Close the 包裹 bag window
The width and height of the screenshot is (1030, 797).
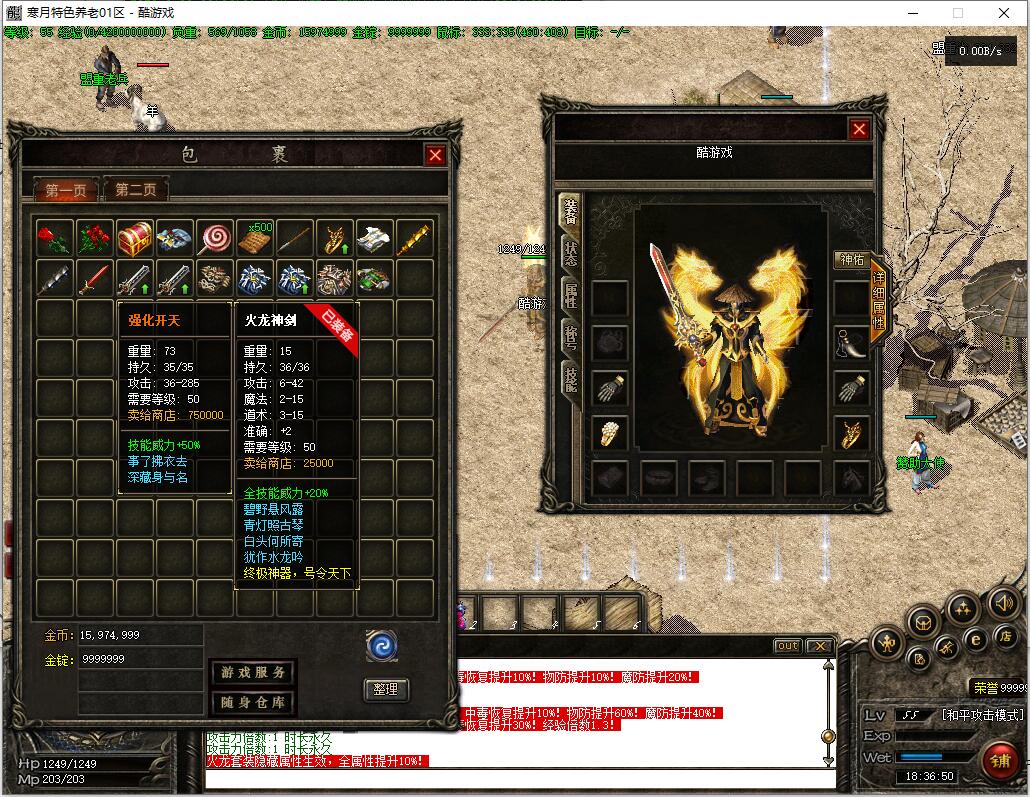[434, 155]
